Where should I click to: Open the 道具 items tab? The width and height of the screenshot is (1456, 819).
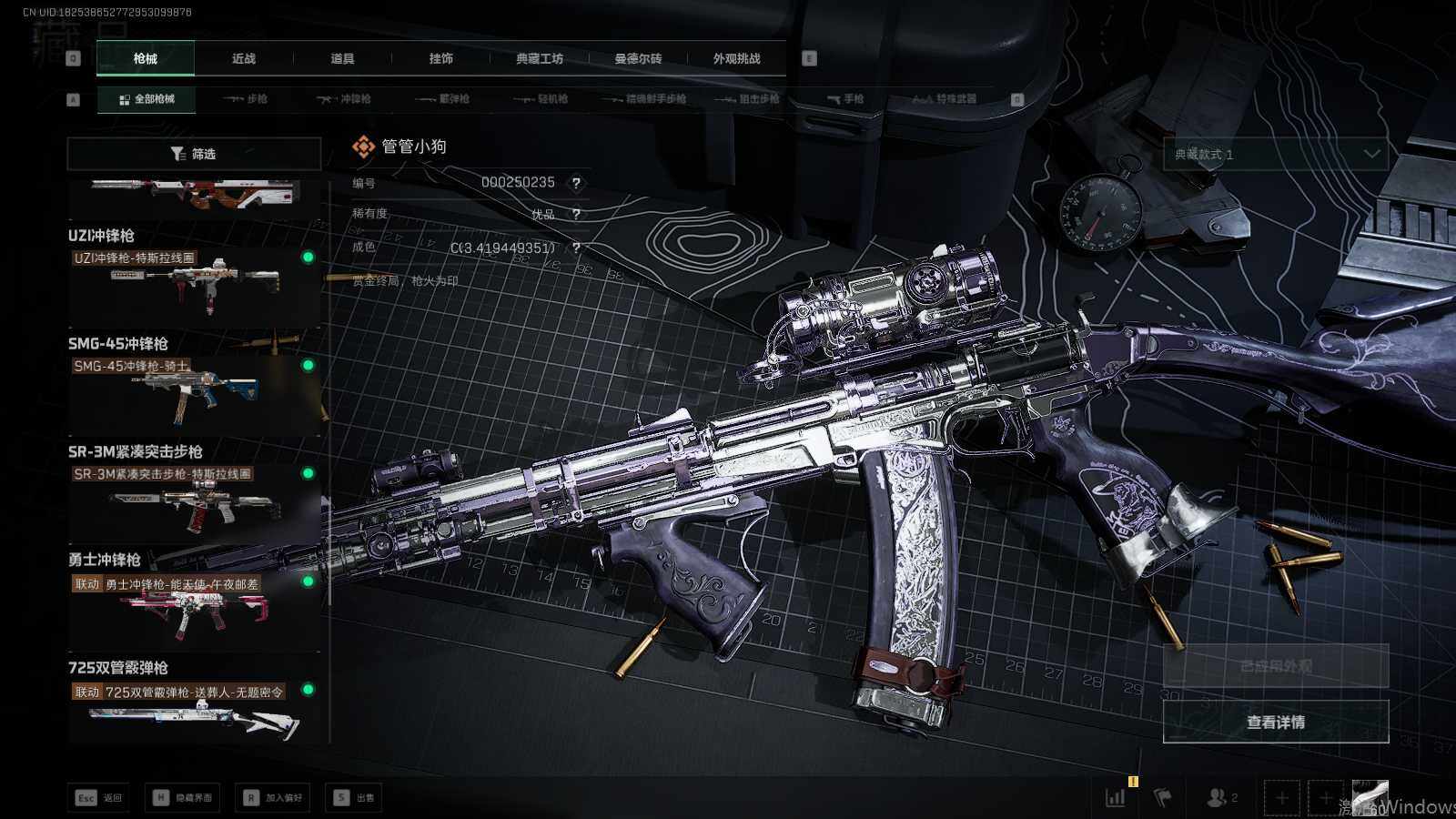342,58
